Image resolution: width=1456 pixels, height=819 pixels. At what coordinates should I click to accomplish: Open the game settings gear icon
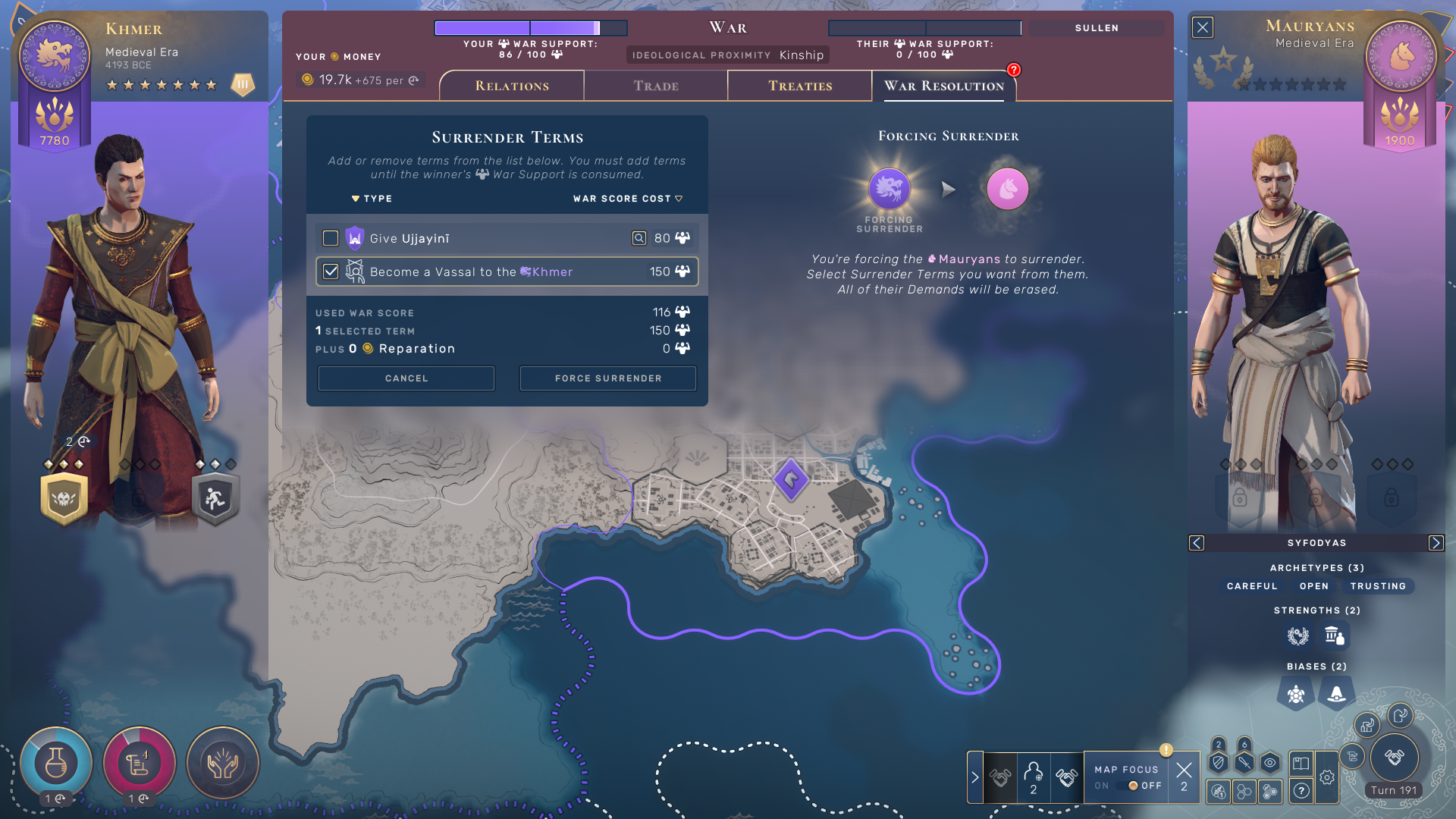tap(1327, 778)
